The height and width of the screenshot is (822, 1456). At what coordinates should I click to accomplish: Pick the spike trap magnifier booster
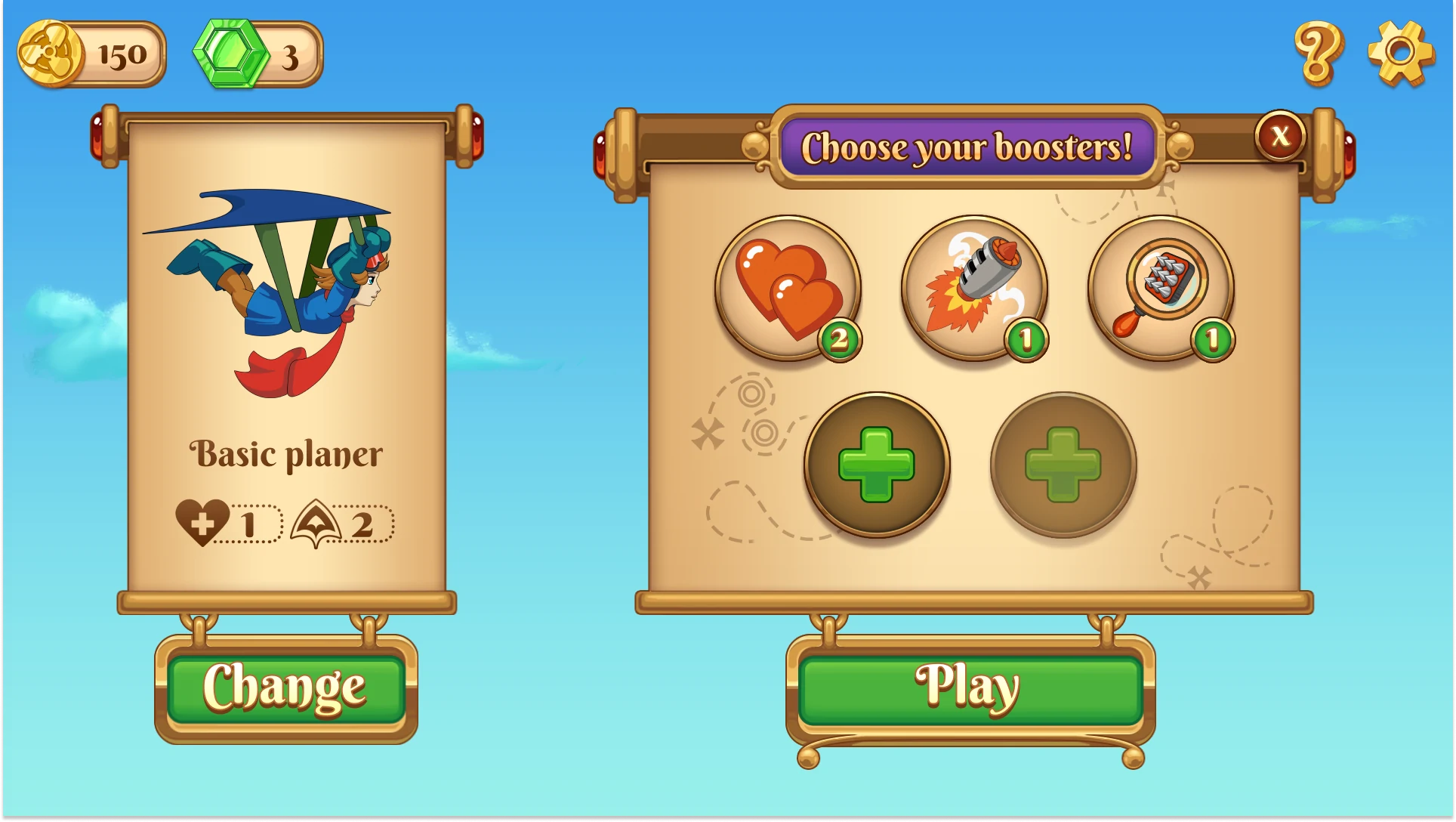(x=1161, y=288)
